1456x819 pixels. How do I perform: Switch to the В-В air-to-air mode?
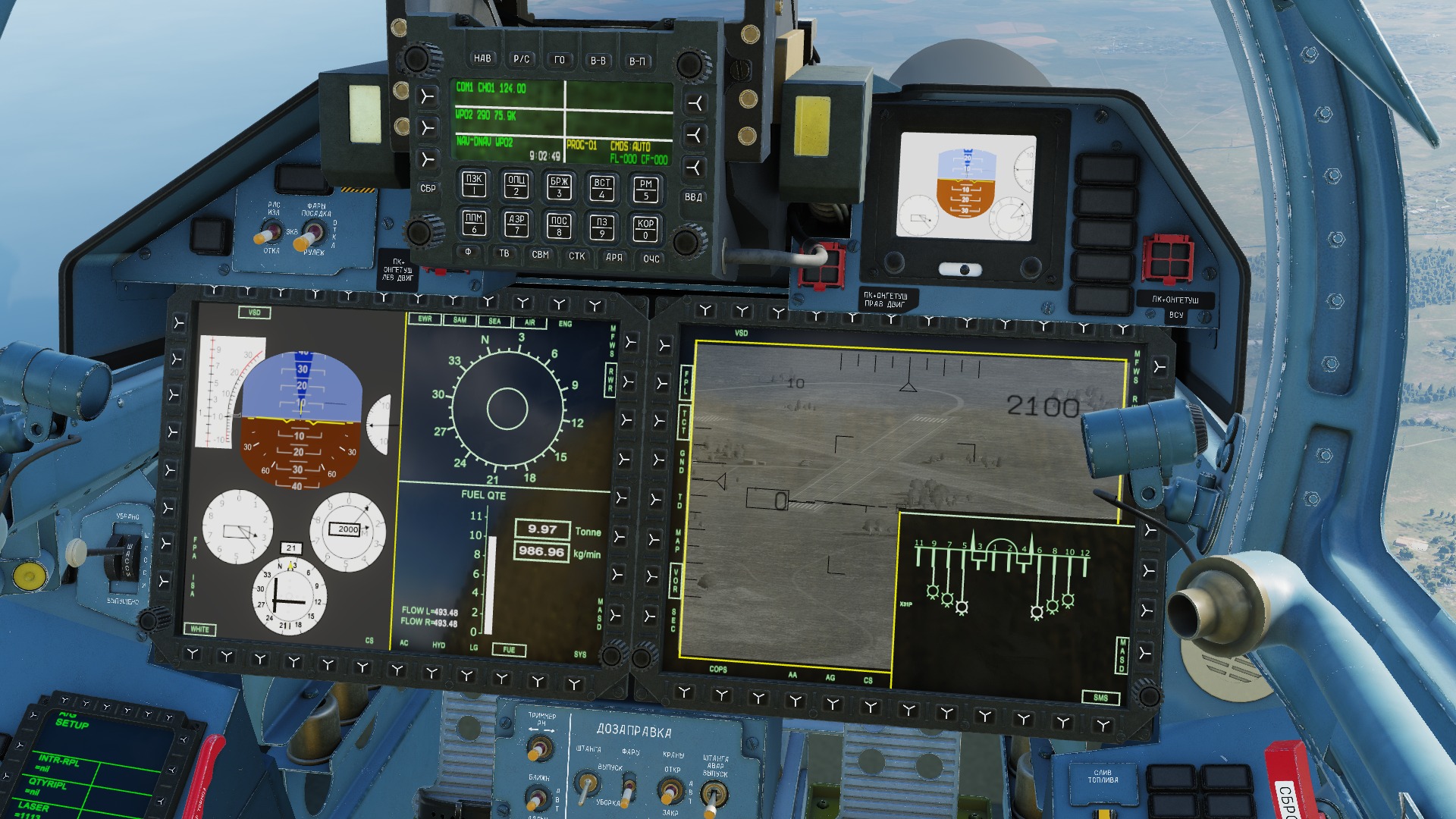[598, 61]
